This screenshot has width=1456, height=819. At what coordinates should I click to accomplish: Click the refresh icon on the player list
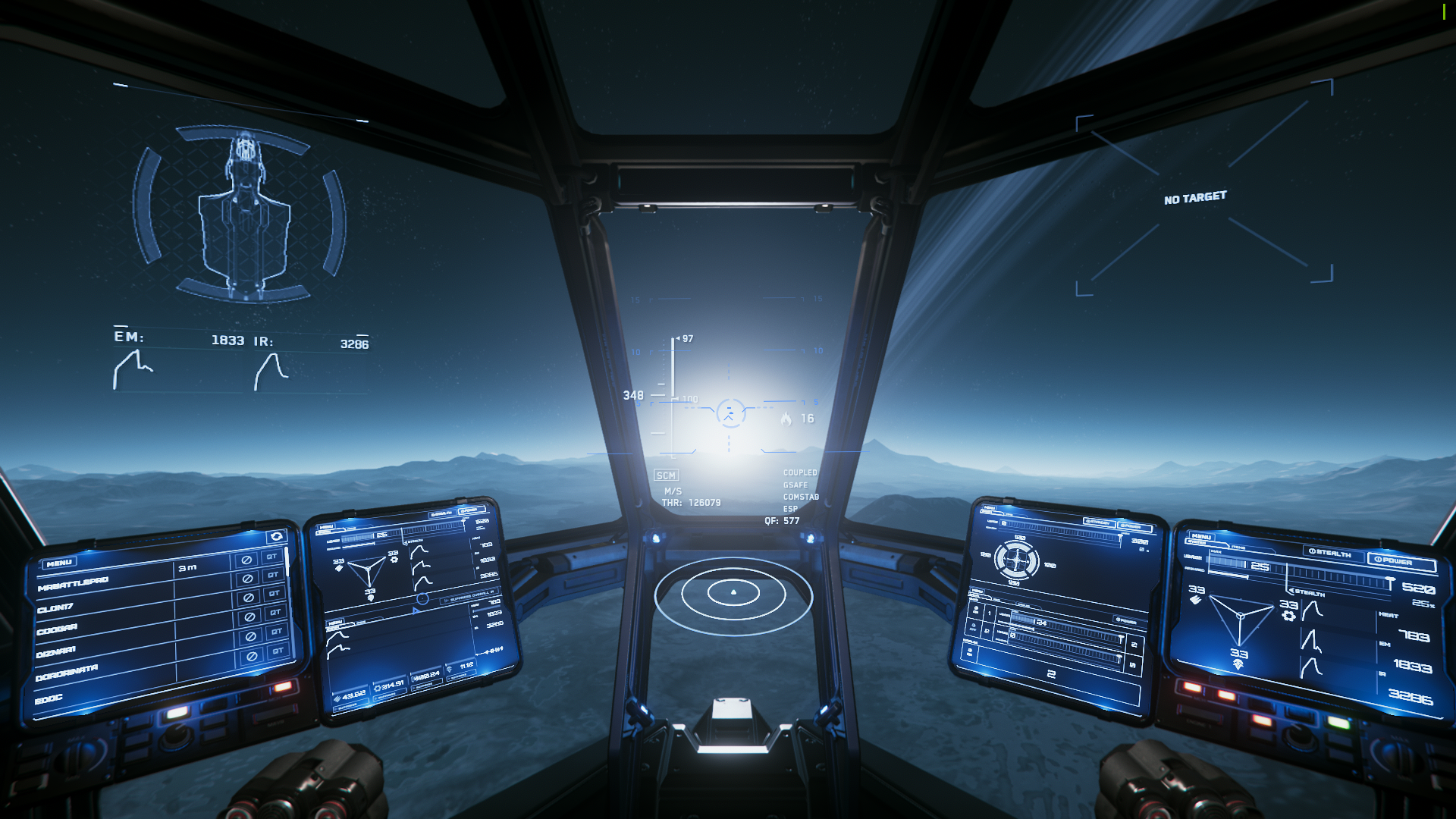coord(276,537)
